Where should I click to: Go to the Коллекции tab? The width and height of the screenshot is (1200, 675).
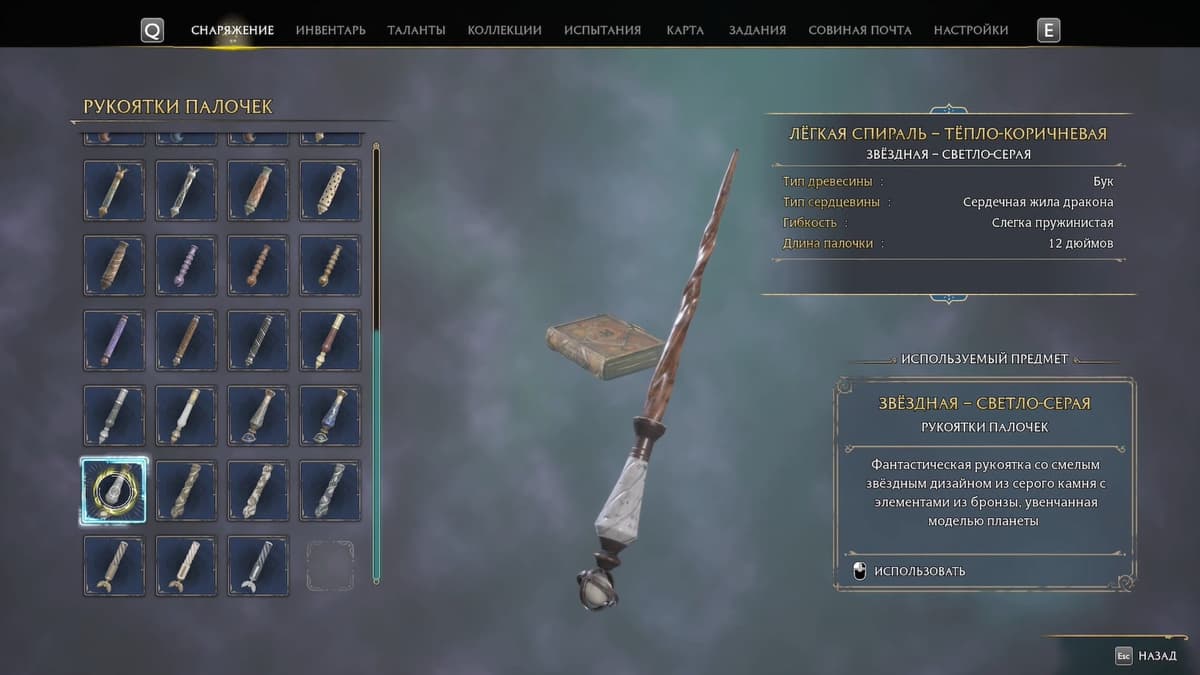coord(504,30)
